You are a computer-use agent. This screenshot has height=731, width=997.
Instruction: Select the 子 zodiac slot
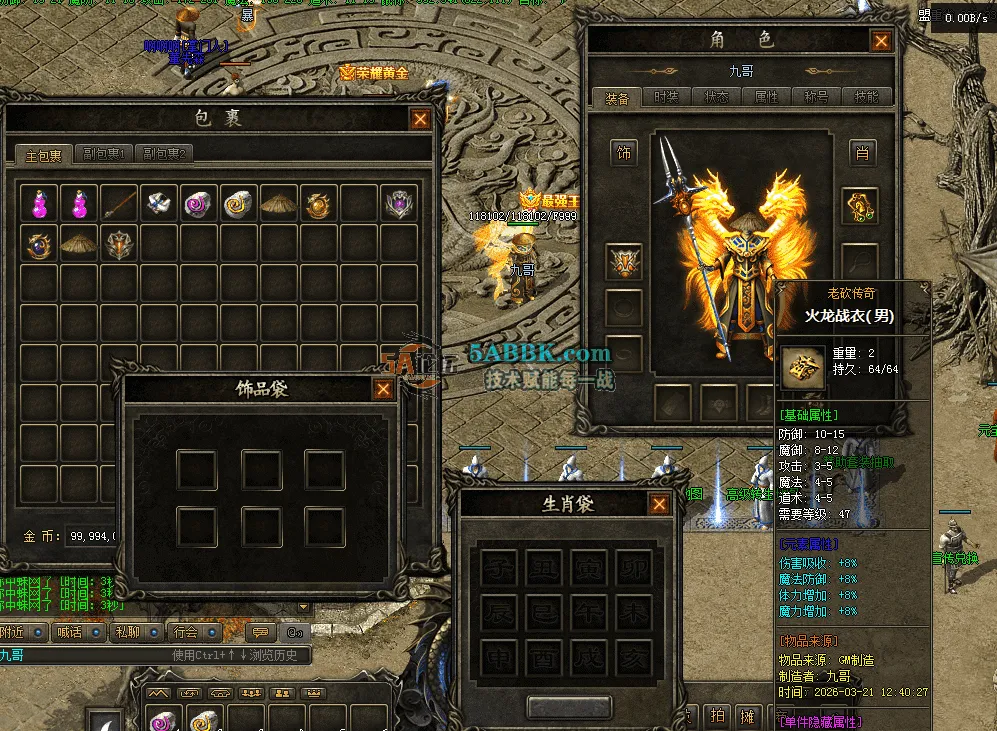(x=499, y=568)
